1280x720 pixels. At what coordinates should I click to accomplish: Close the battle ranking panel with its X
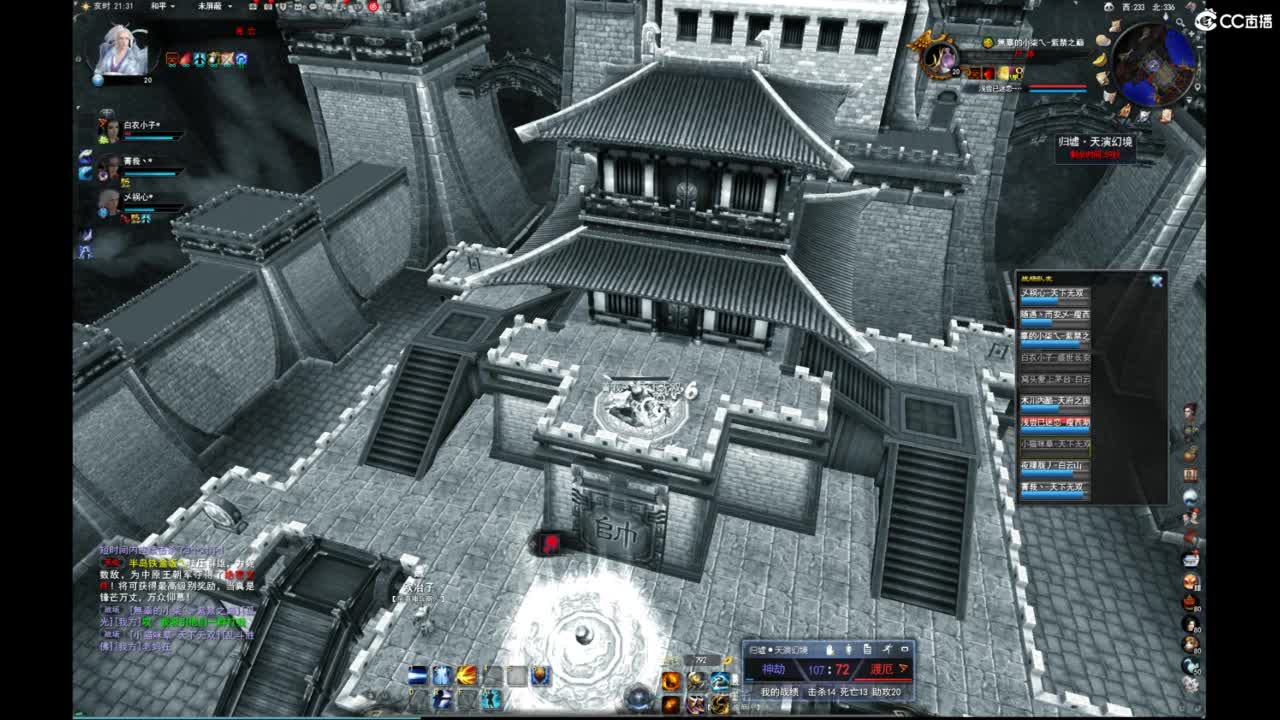click(1156, 281)
